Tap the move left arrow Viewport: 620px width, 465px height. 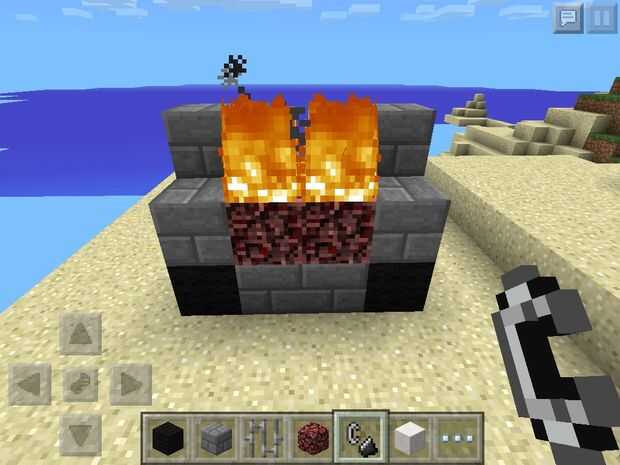[x=31, y=383]
